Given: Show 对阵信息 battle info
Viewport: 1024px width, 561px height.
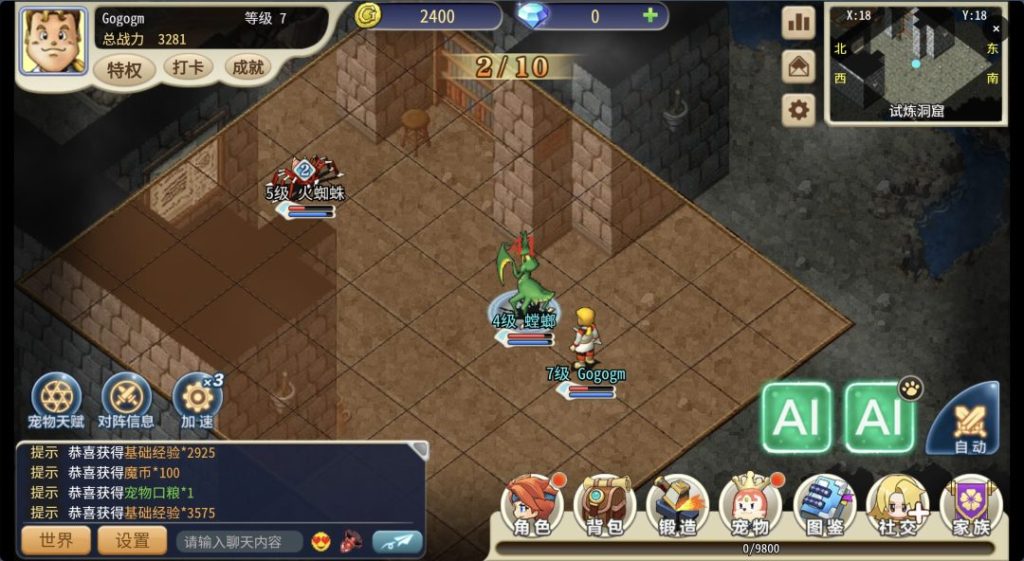Looking at the screenshot, I should pyautogui.click(x=126, y=400).
